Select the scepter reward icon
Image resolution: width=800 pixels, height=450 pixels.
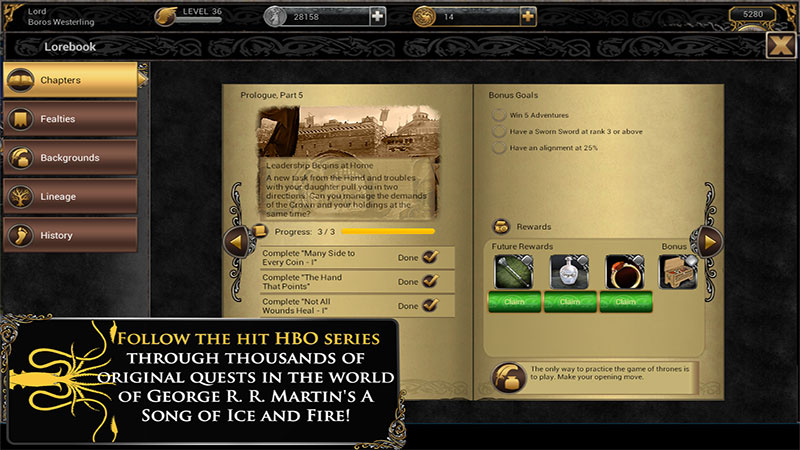point(514,271)
